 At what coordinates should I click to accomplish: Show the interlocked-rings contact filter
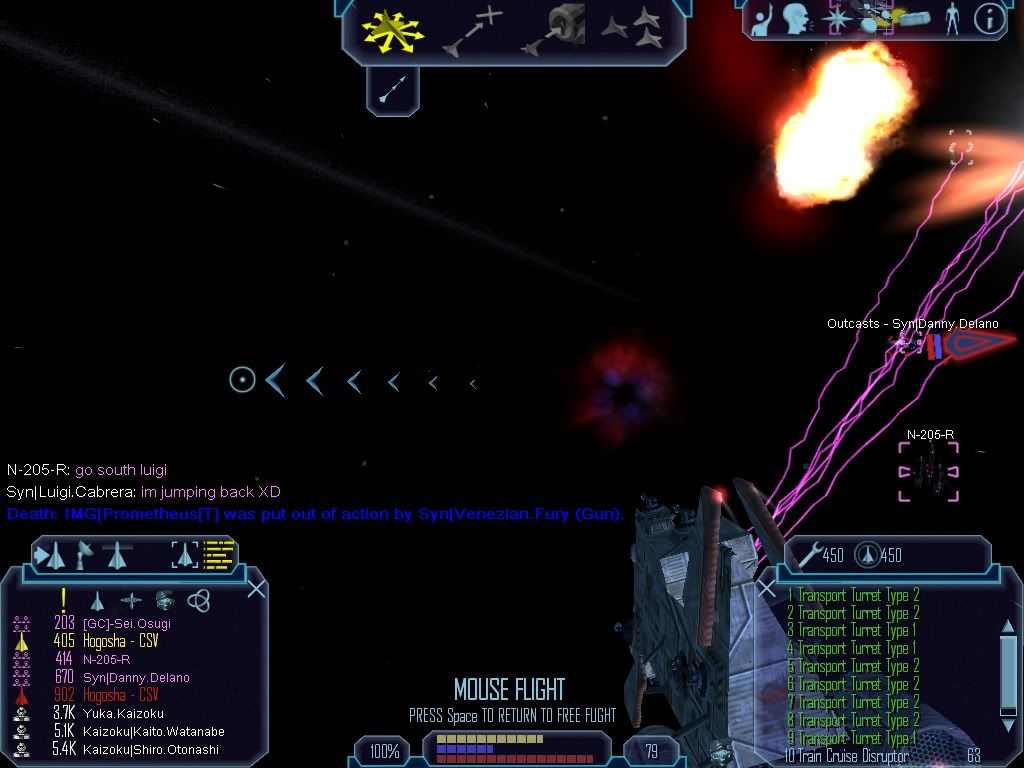198,599
